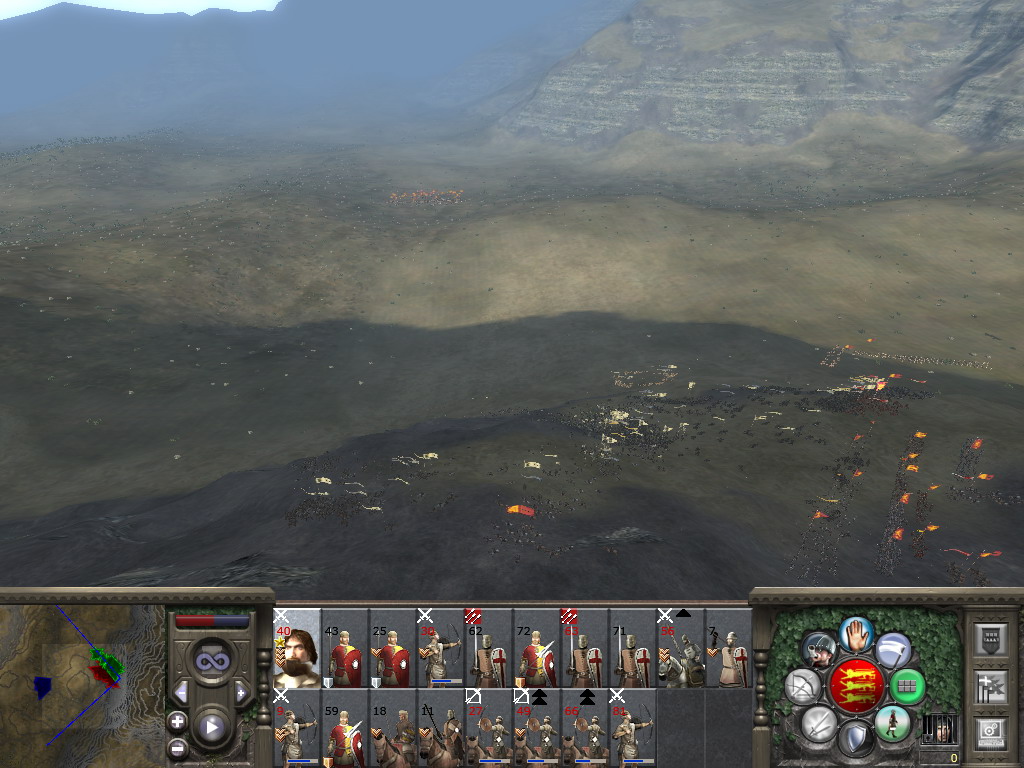Image resolution: width=1024 pixels, height=768 pixels.
Task: Zoom in the minimap with plus button
Action: (x=177, y=721)
